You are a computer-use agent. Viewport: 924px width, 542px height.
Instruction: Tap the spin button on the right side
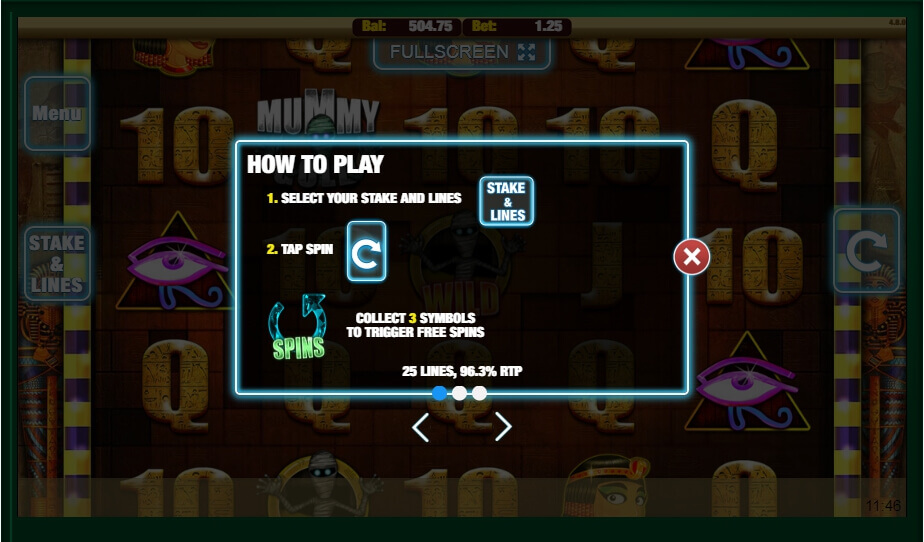pyautogui.click(x=866, y=251)
